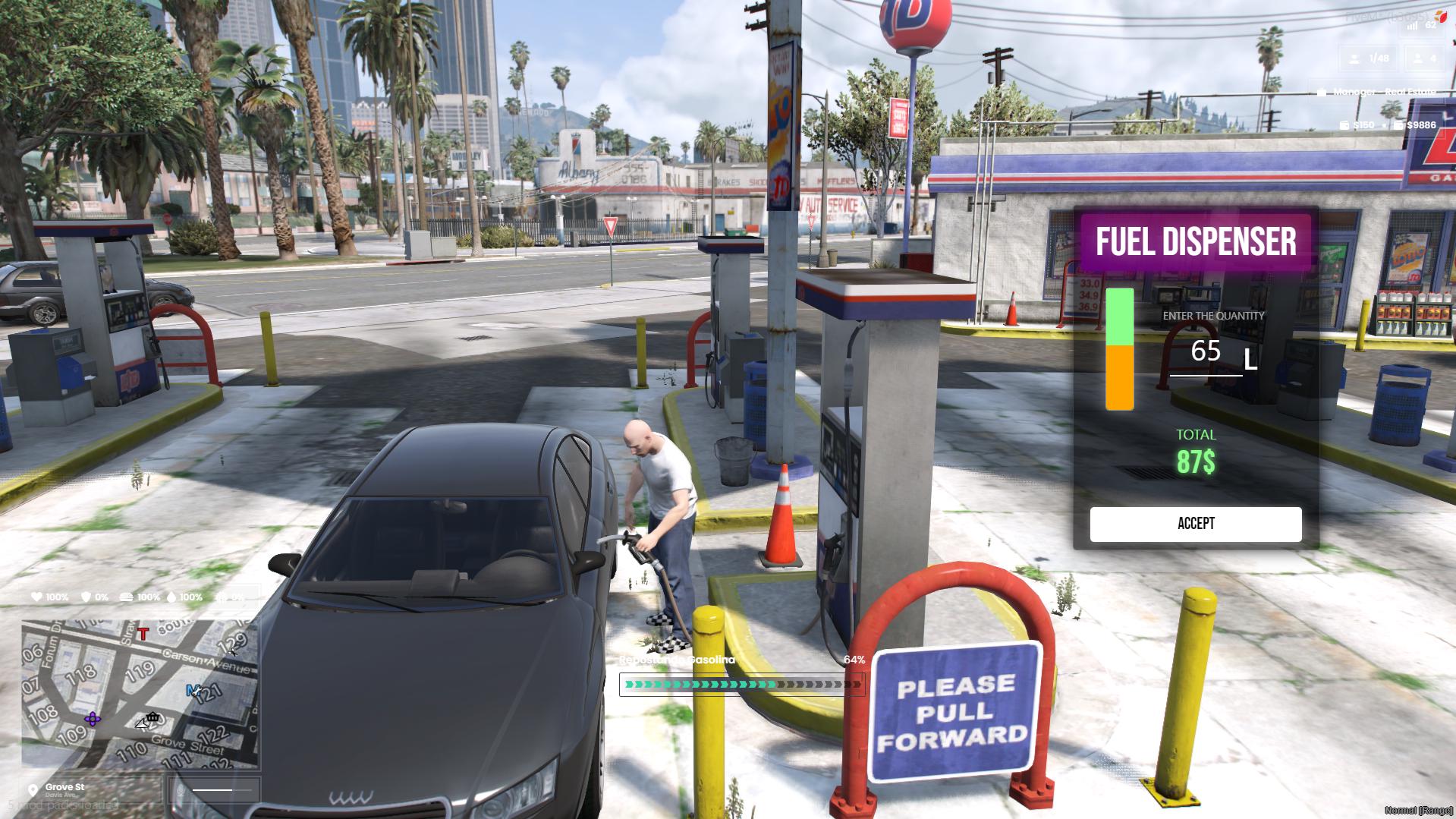The height and width of the screenshot is (819, 1456).
Task: Select the briefcase job icon near Manager label
Action: pyautogui.click(x=1323, y=93)
